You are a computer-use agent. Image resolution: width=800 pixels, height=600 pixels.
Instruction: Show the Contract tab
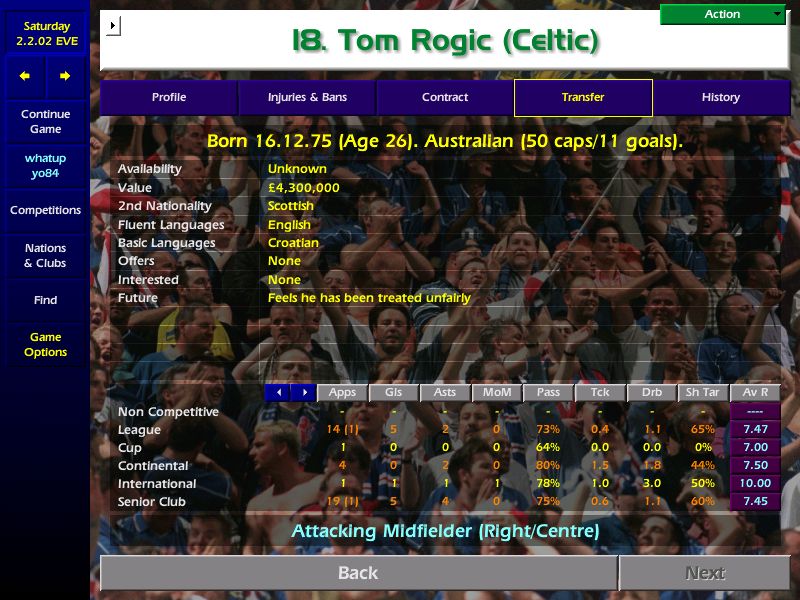coord(445,98)
